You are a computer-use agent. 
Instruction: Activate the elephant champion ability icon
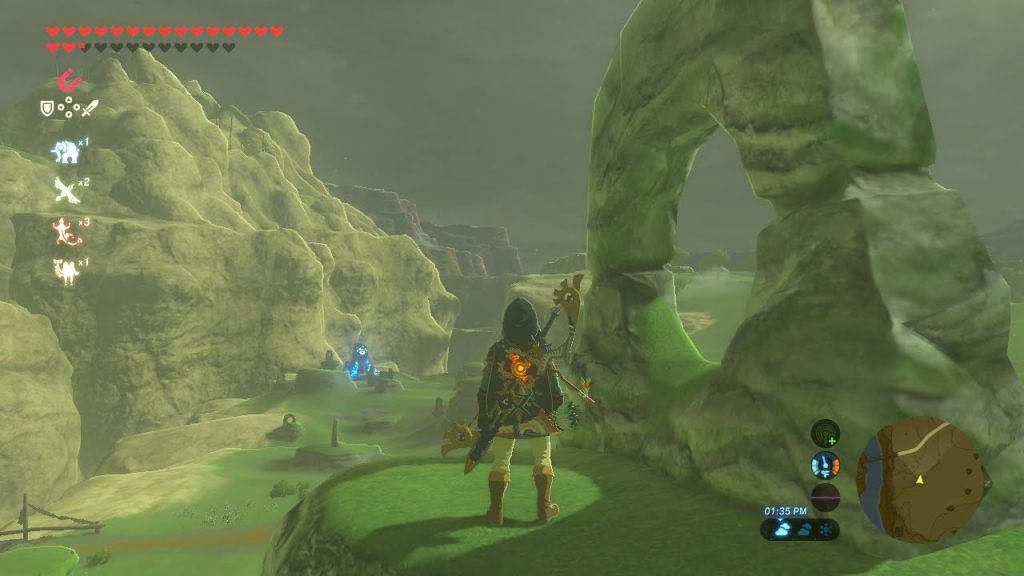(65, 151)
